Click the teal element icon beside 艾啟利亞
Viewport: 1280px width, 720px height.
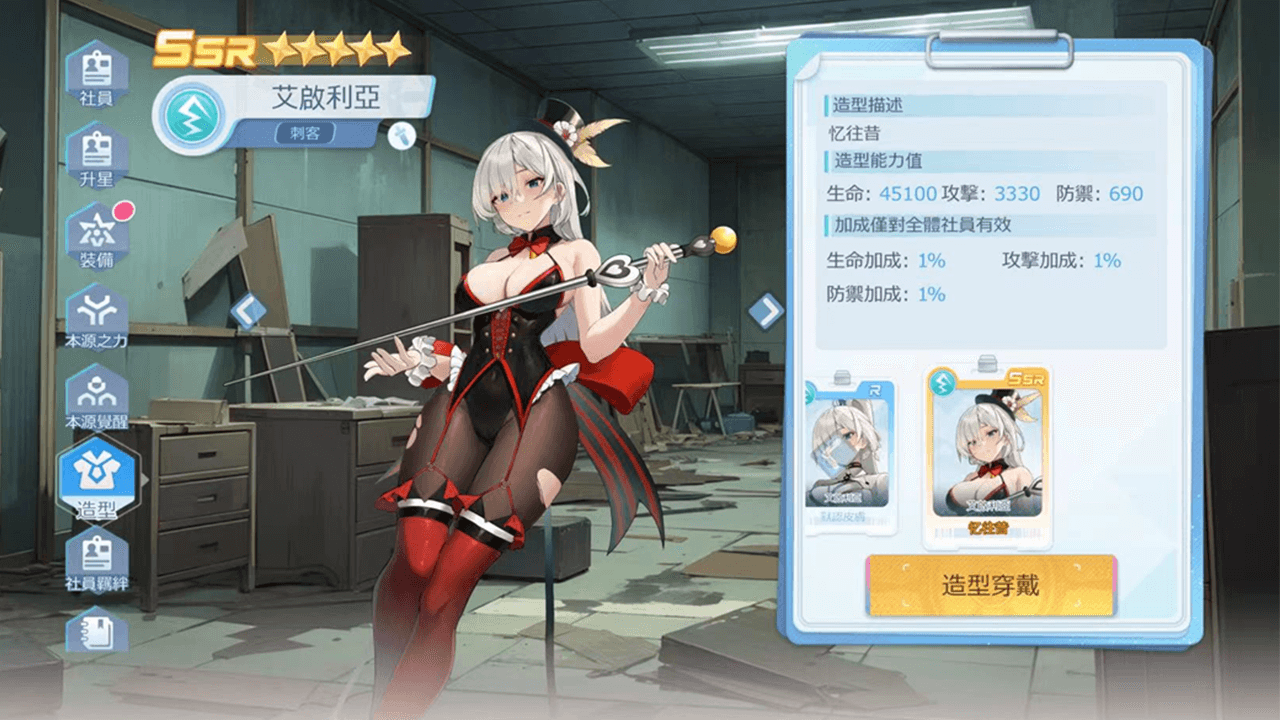click(188, 117)
